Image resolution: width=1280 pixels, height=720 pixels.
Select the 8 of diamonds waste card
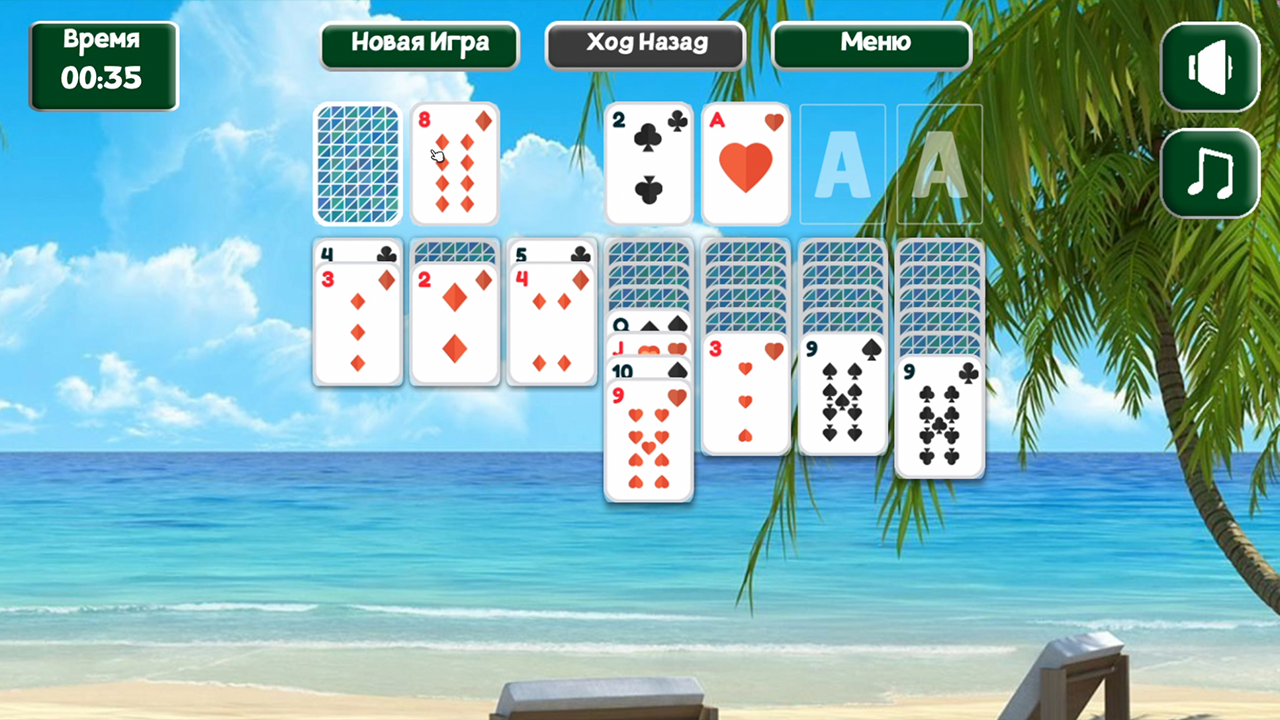pos(454,163)
